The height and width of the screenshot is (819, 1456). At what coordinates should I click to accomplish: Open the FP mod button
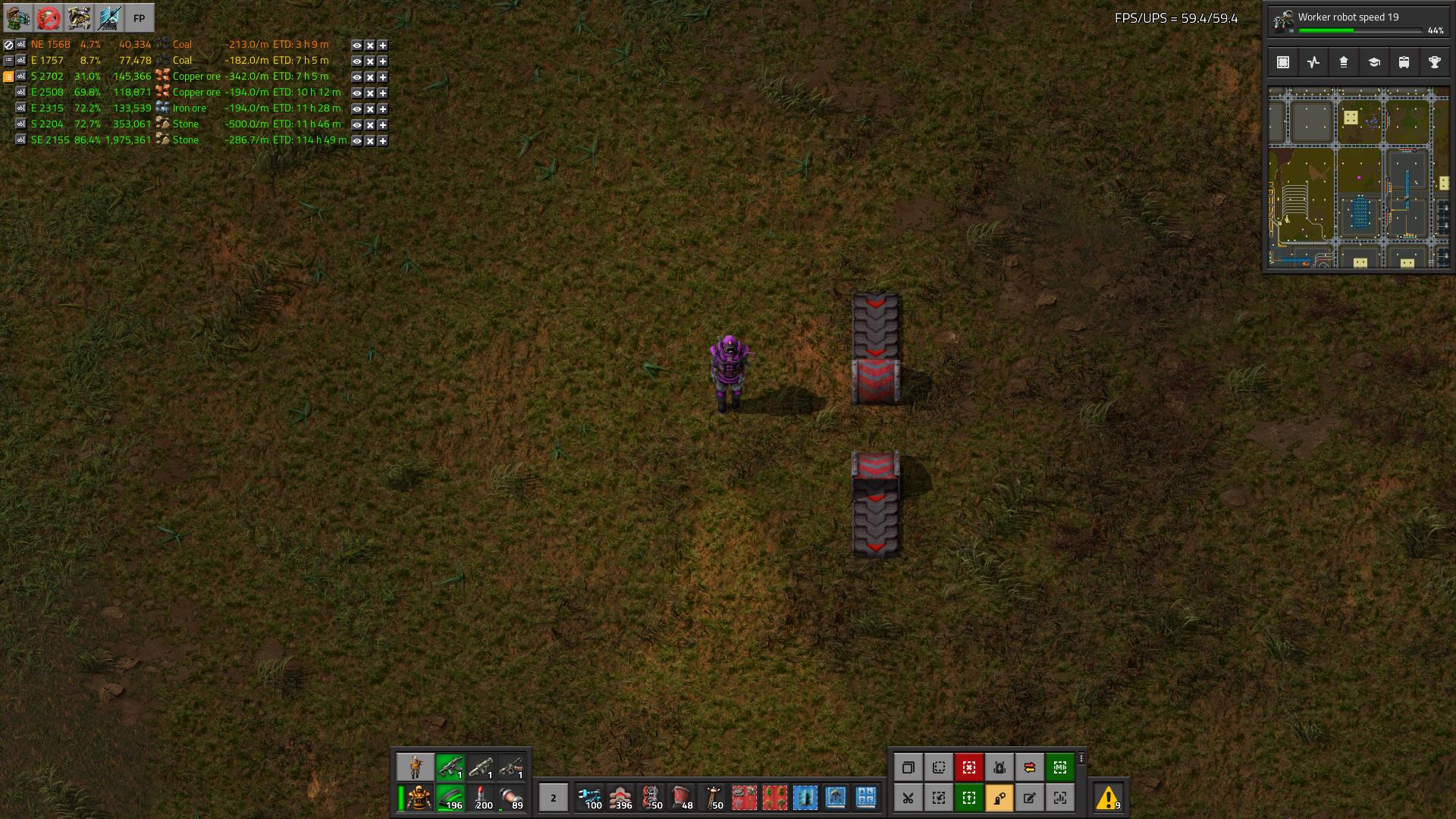click(x=139, y=18)
